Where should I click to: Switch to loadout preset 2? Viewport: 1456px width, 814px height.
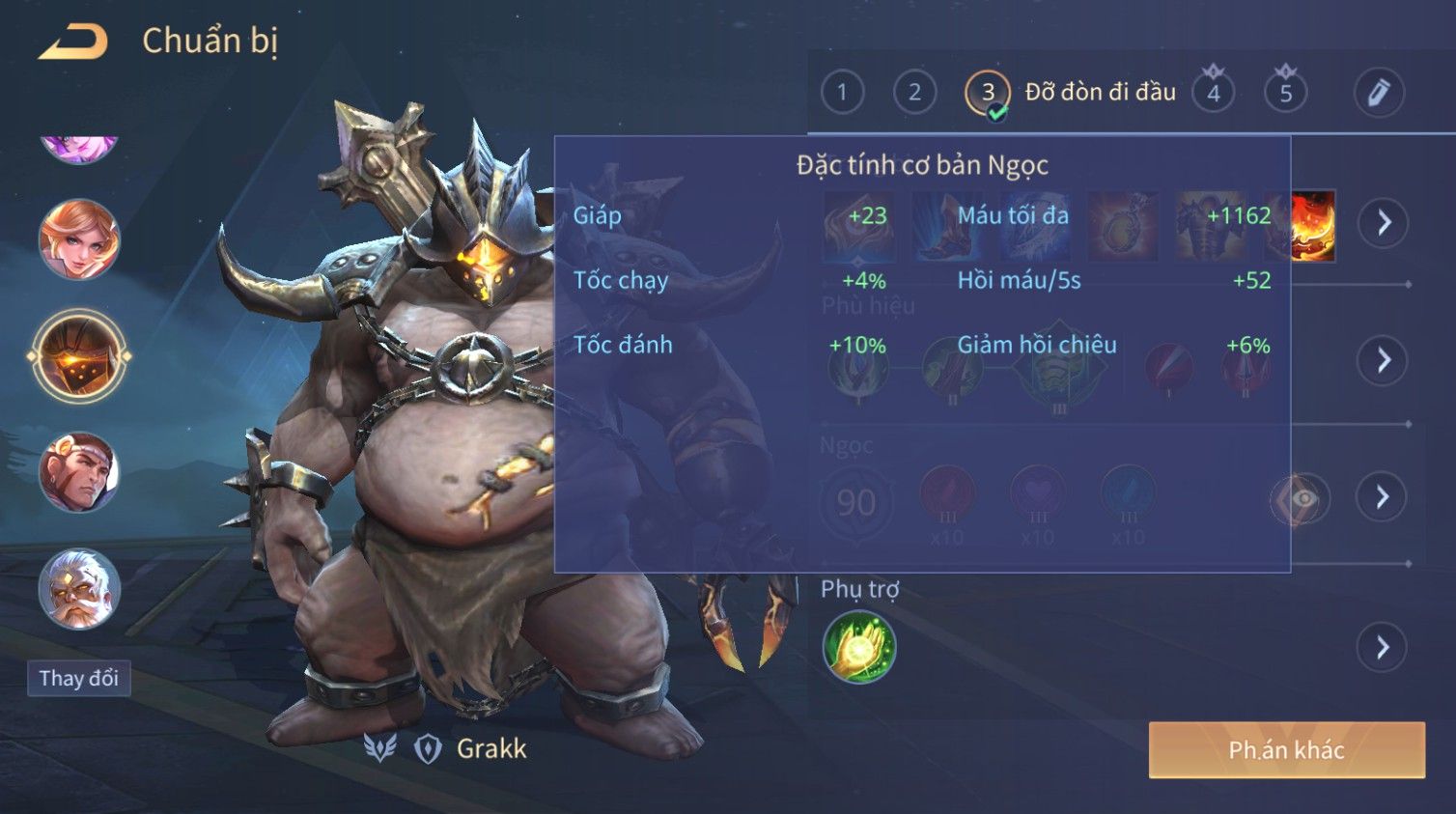click(914, 93)
